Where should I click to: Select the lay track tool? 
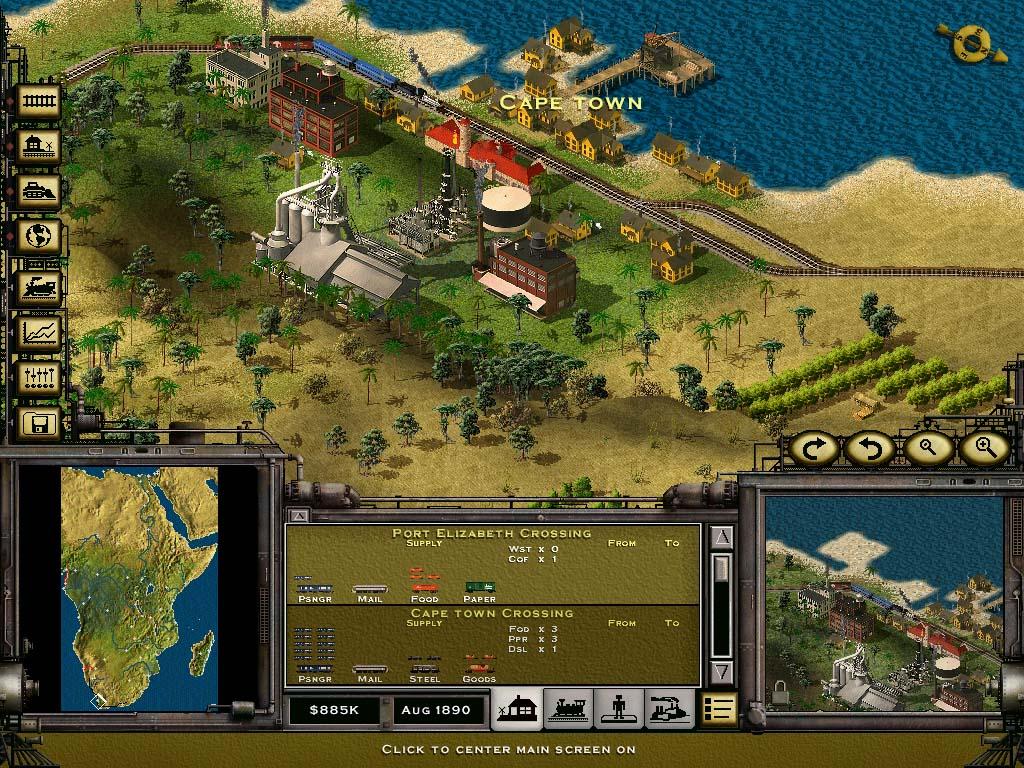click(x=40, y=101)
